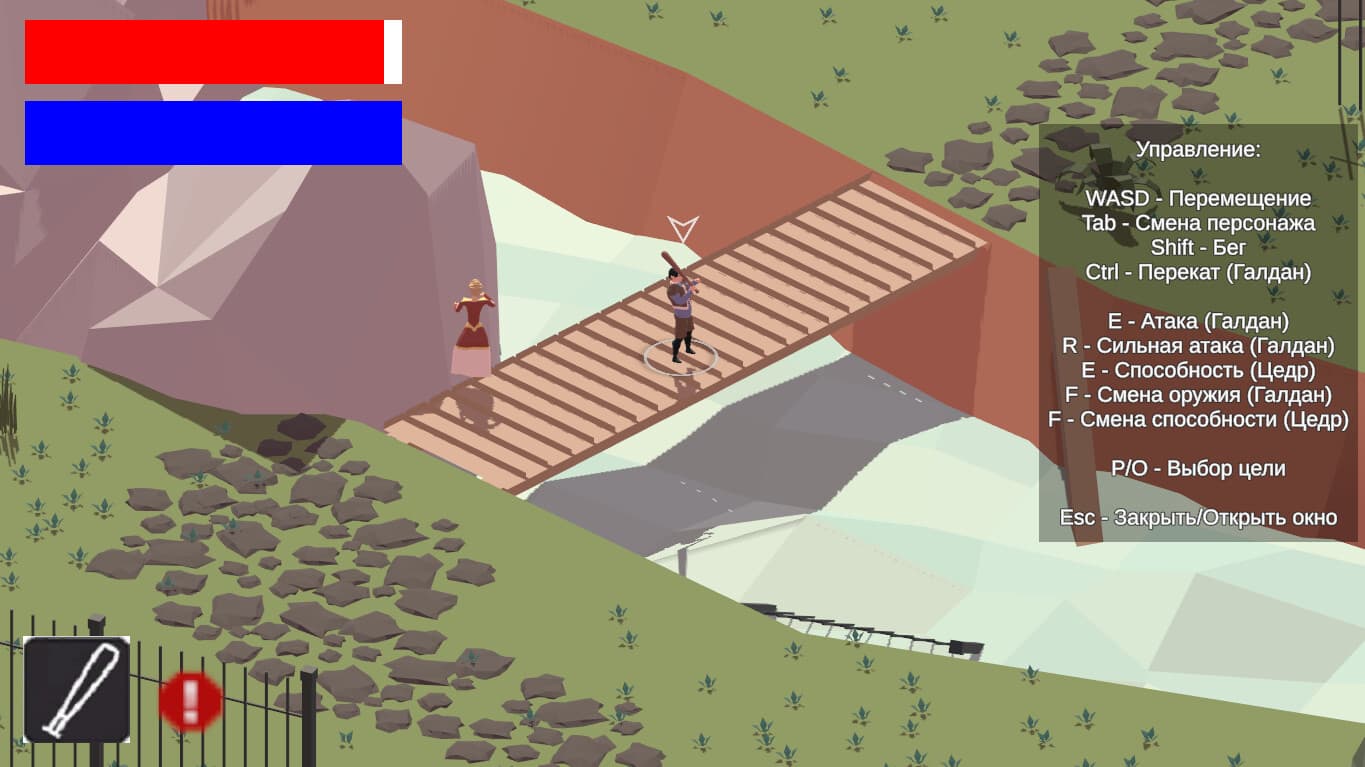Screen dimensions: 1365x767
Task: Click the red health bar
Action: click(x=205, y=50)
